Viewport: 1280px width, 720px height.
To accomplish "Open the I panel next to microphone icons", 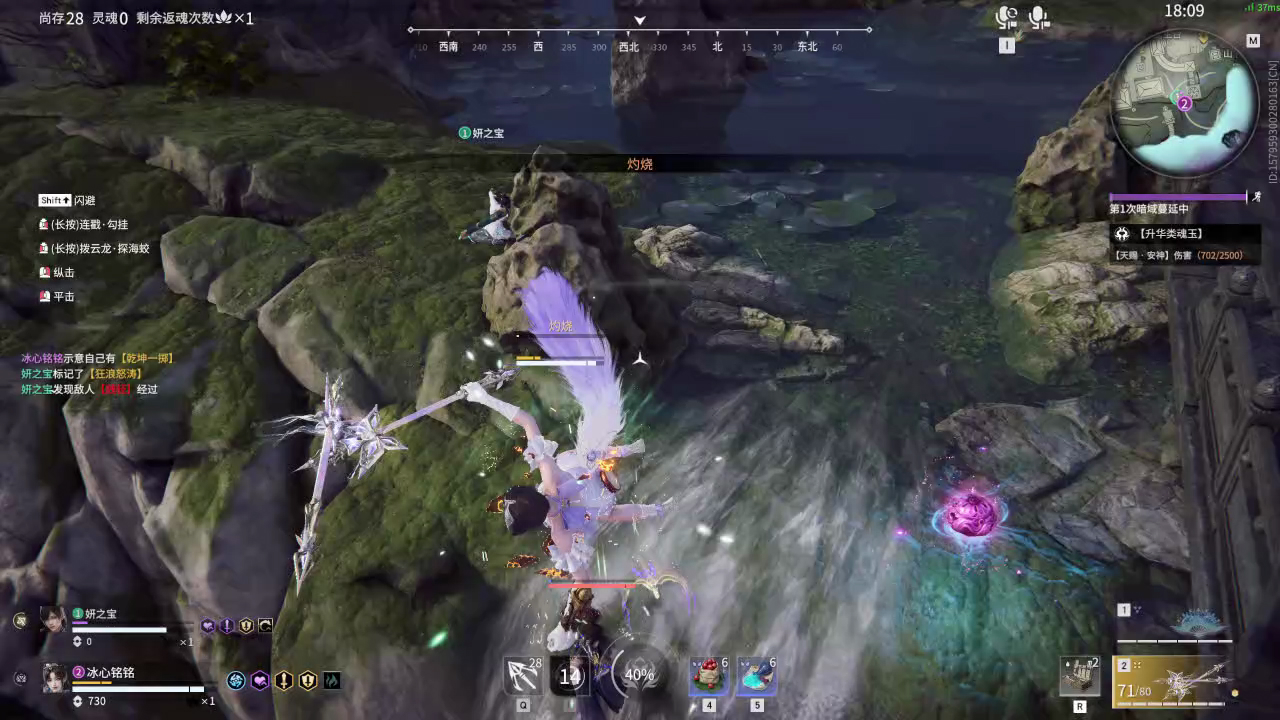I will [x=1006, y=44].
